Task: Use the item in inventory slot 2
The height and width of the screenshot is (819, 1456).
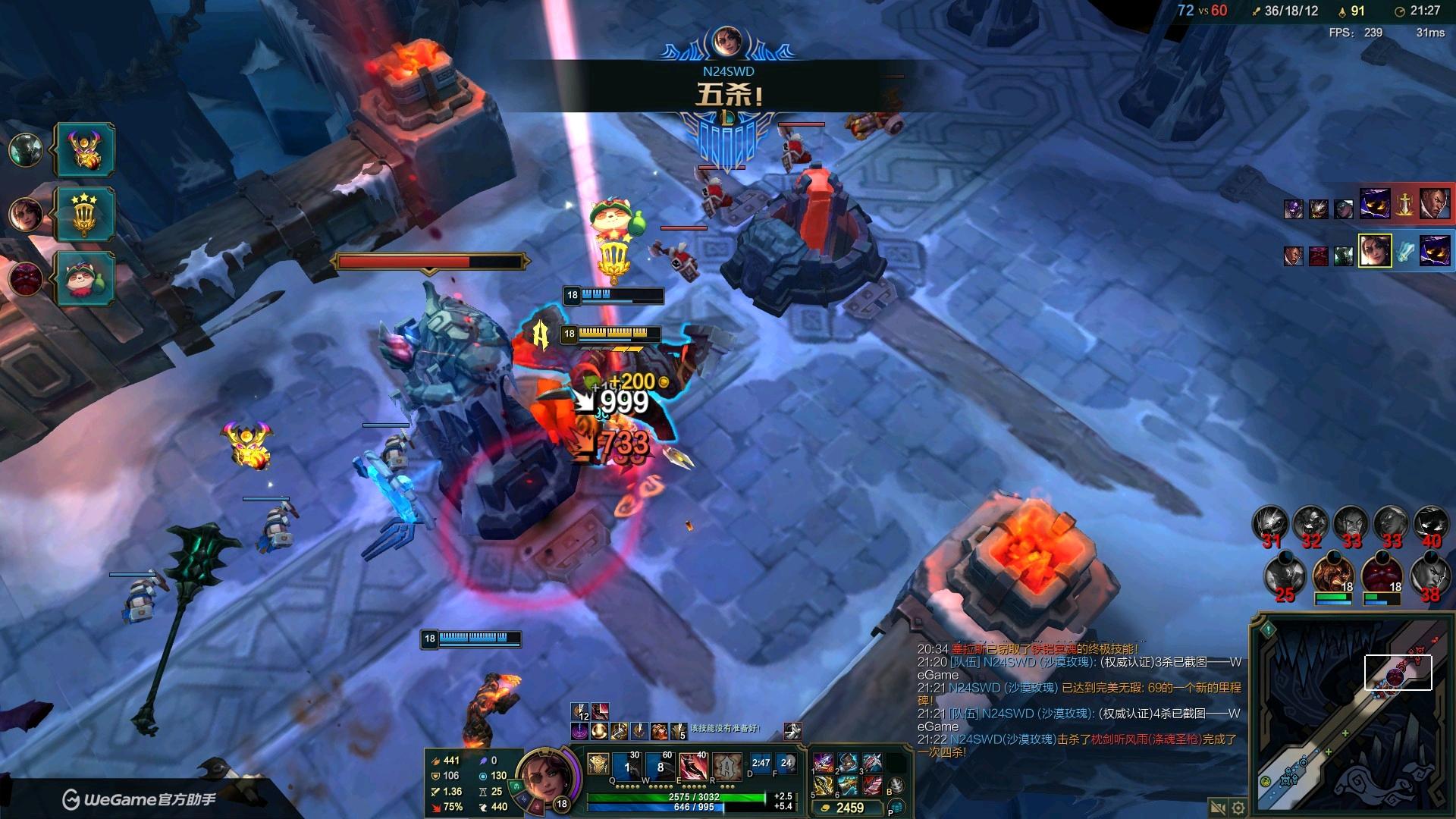Action: [x=848, y=763]
